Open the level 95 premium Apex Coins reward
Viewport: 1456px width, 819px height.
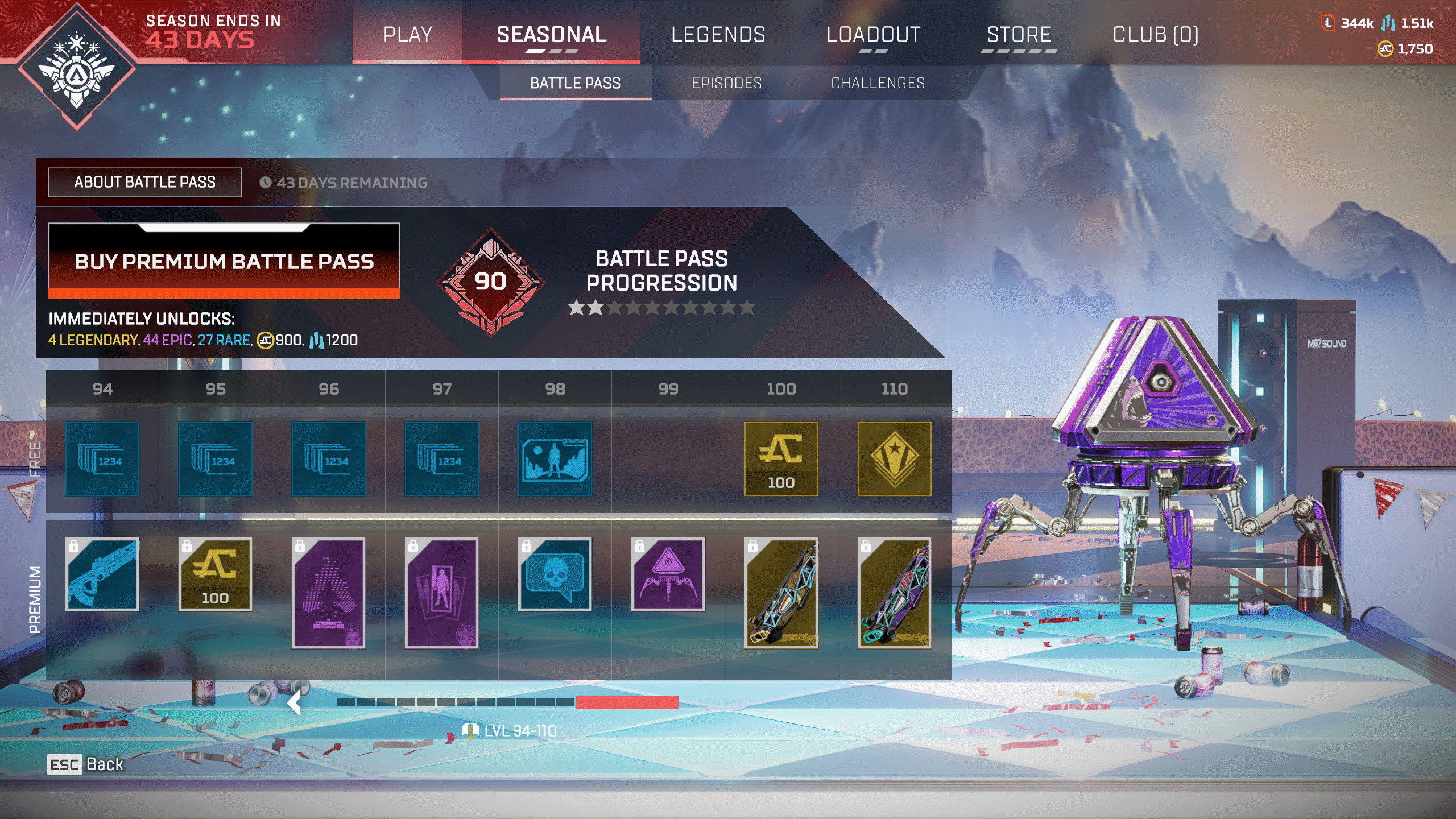tap(215, 576)
